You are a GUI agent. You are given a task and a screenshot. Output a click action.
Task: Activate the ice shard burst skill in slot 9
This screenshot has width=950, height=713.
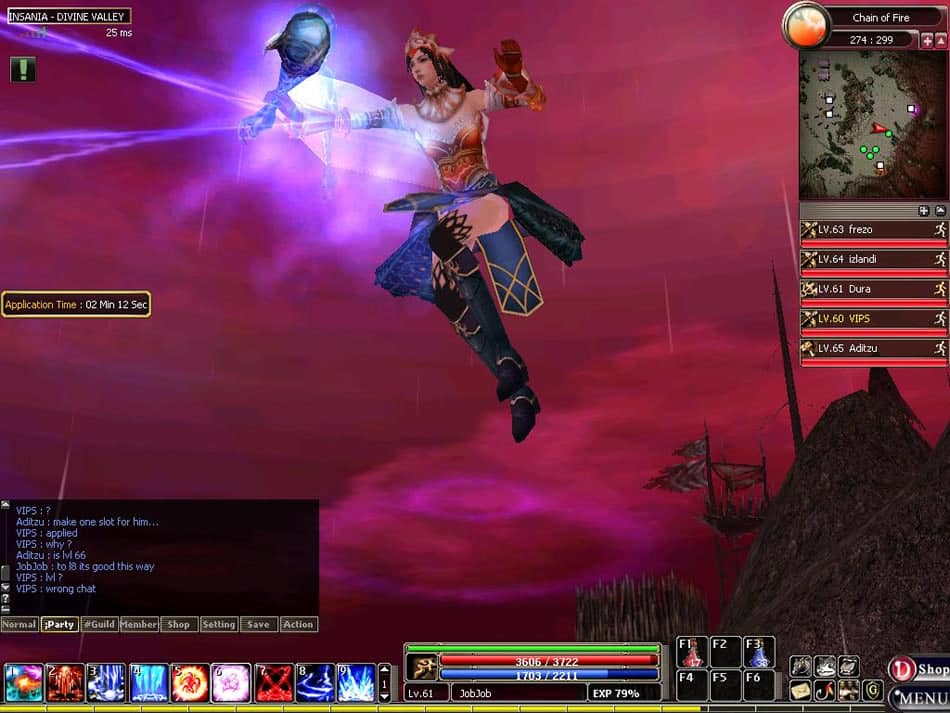(356, 682)
